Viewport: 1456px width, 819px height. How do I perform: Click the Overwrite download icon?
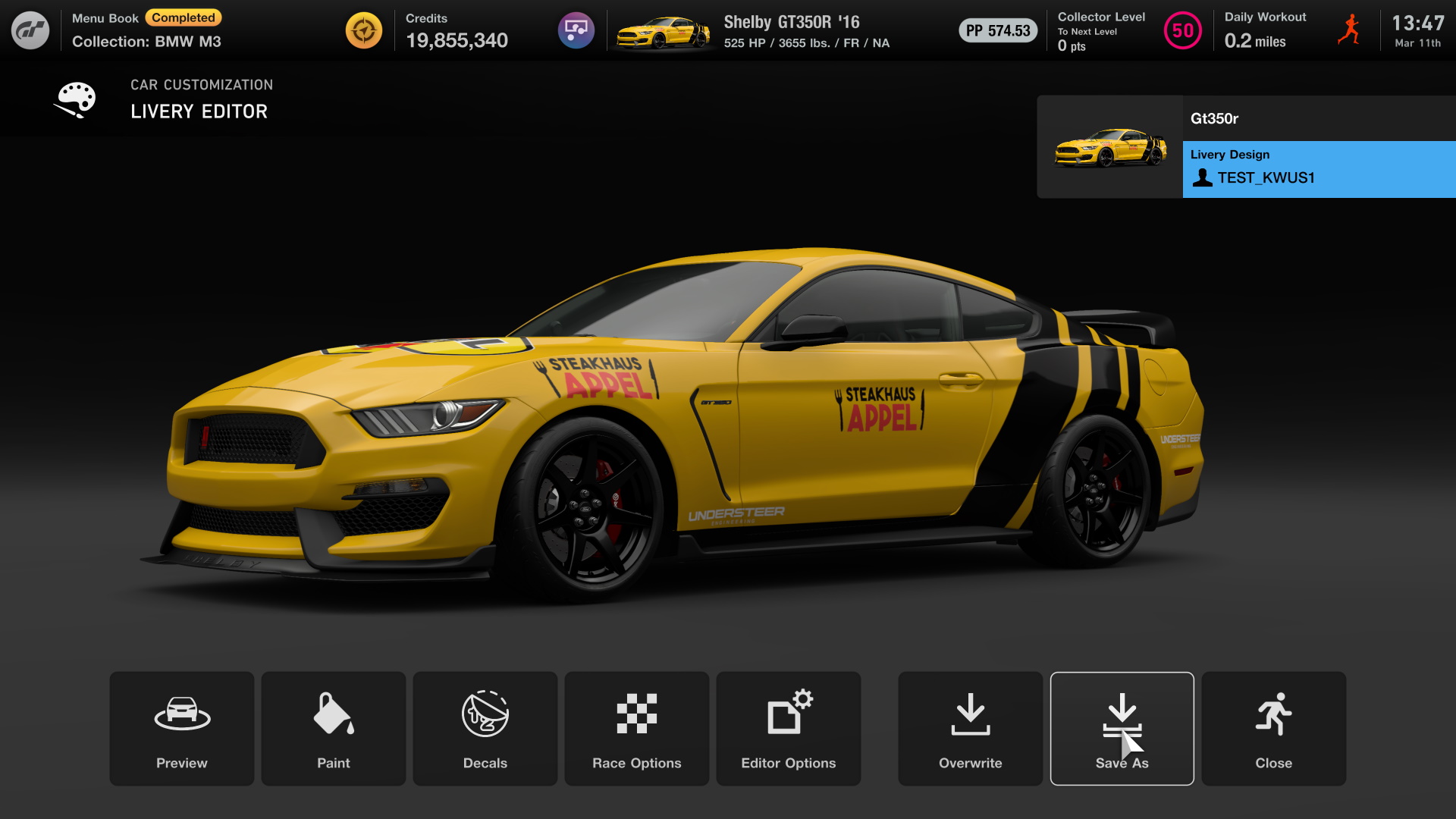click(970, 713)
